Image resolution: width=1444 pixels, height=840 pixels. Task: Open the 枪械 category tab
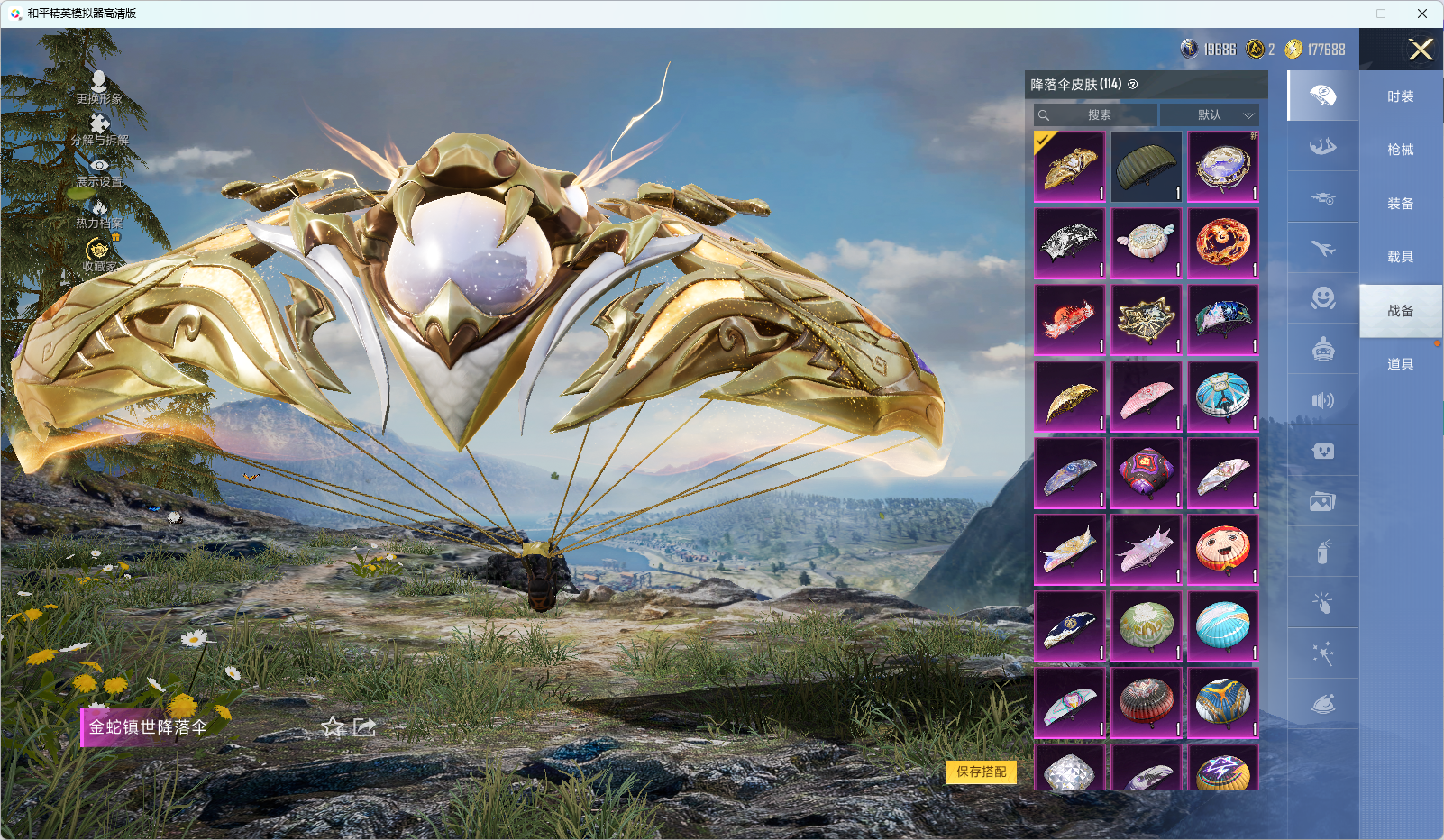point(1400,150)
